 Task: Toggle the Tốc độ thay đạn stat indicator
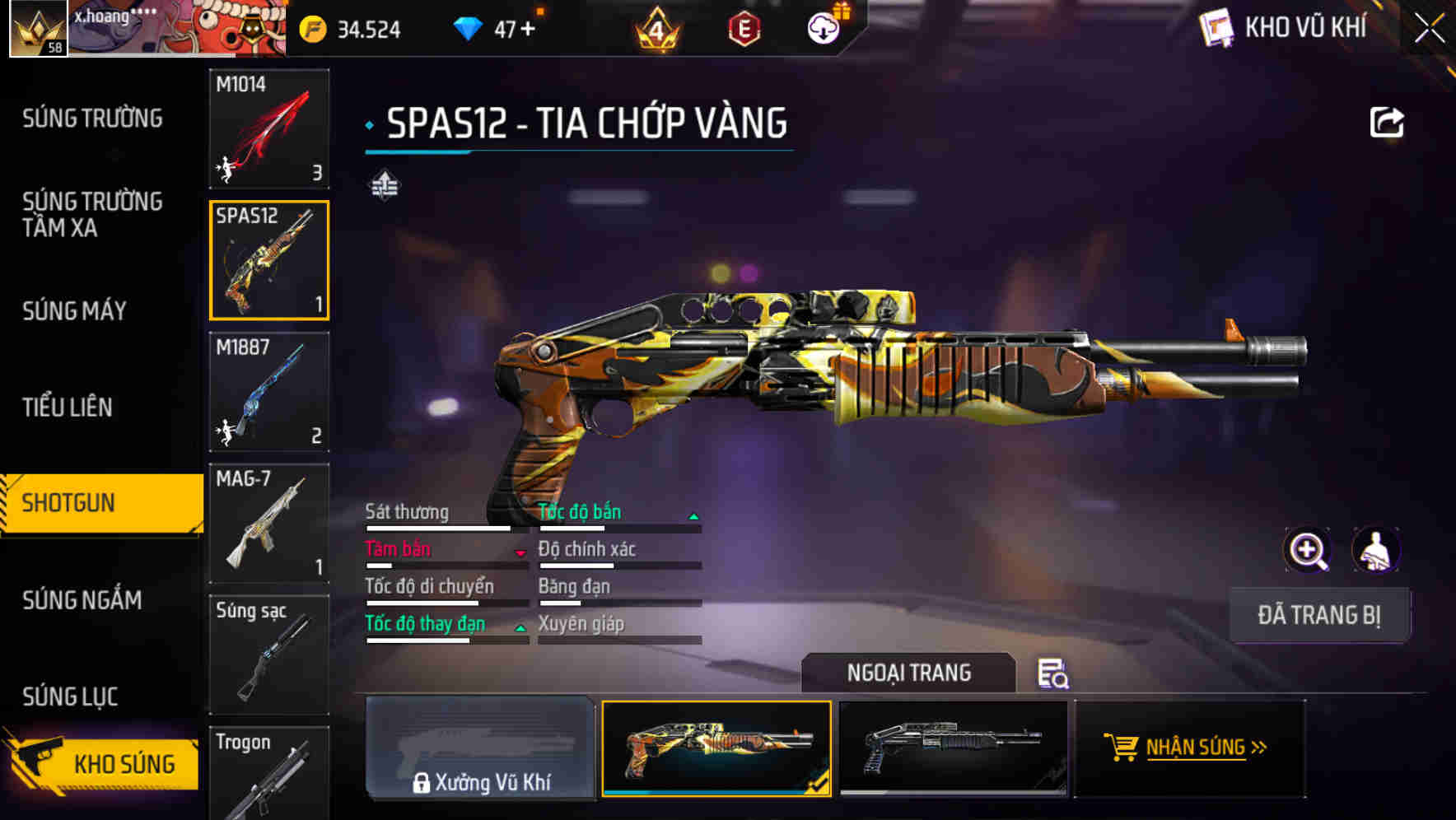520,627
